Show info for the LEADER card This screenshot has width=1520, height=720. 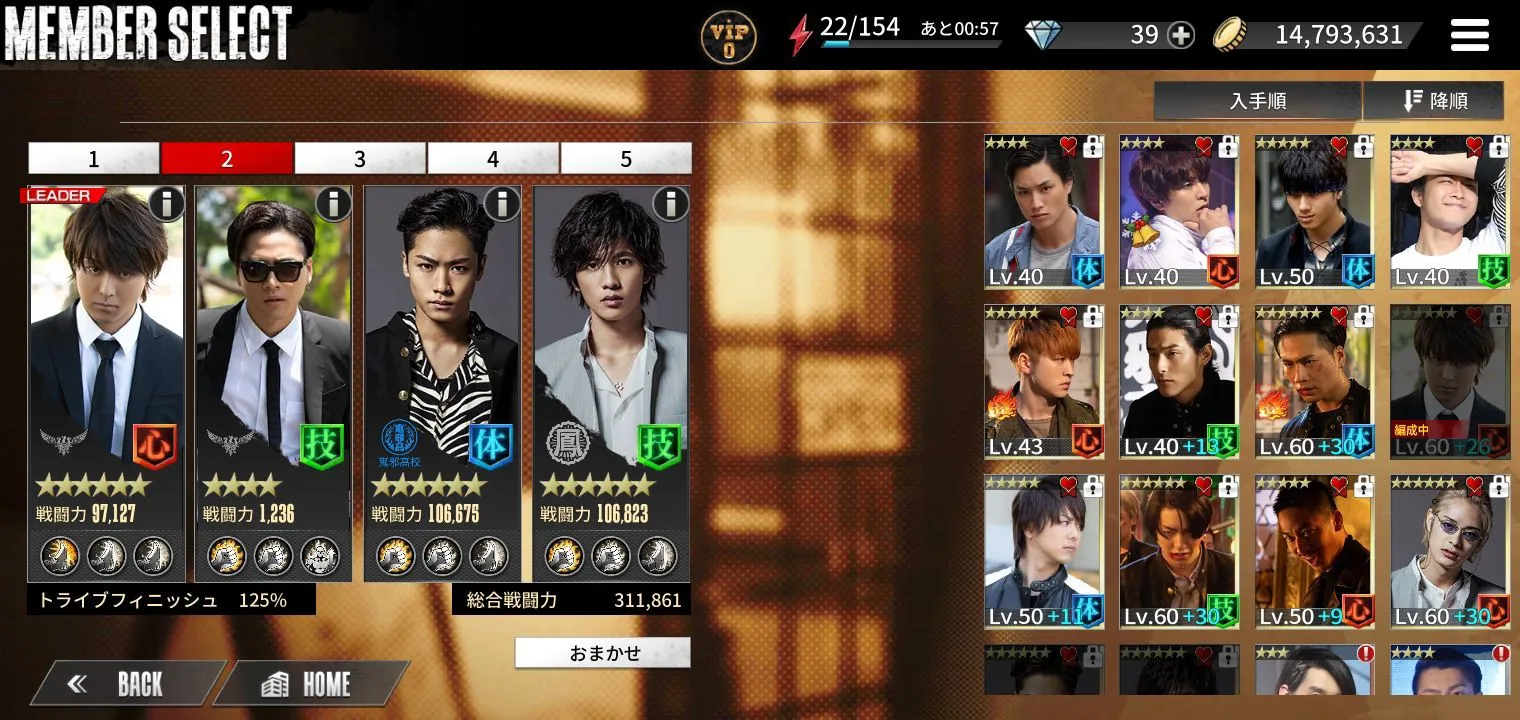pyautogui.click(x=167, y=204)
